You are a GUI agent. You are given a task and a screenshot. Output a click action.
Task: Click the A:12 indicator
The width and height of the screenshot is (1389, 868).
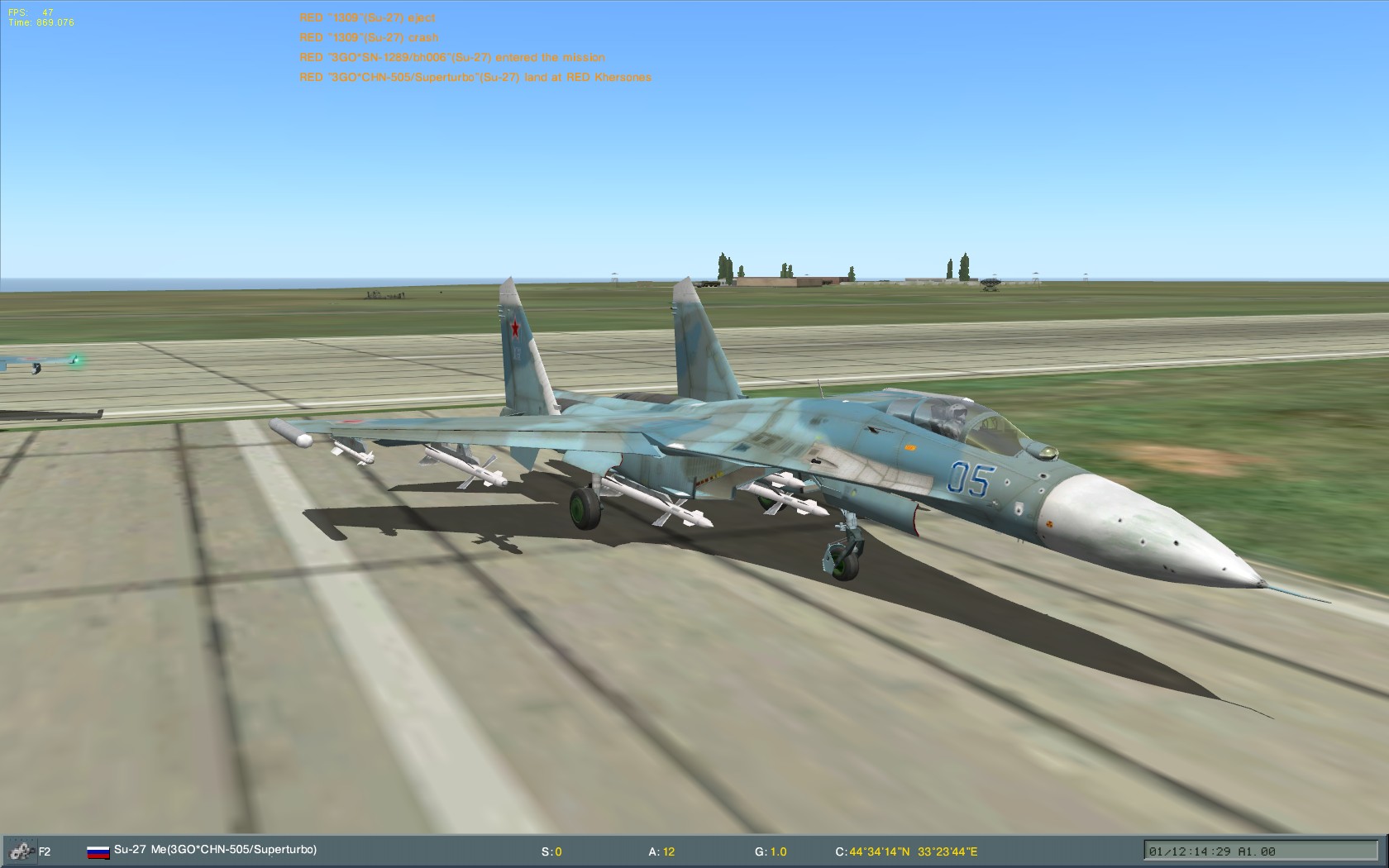pyautogui.click(x=661, y=850)
